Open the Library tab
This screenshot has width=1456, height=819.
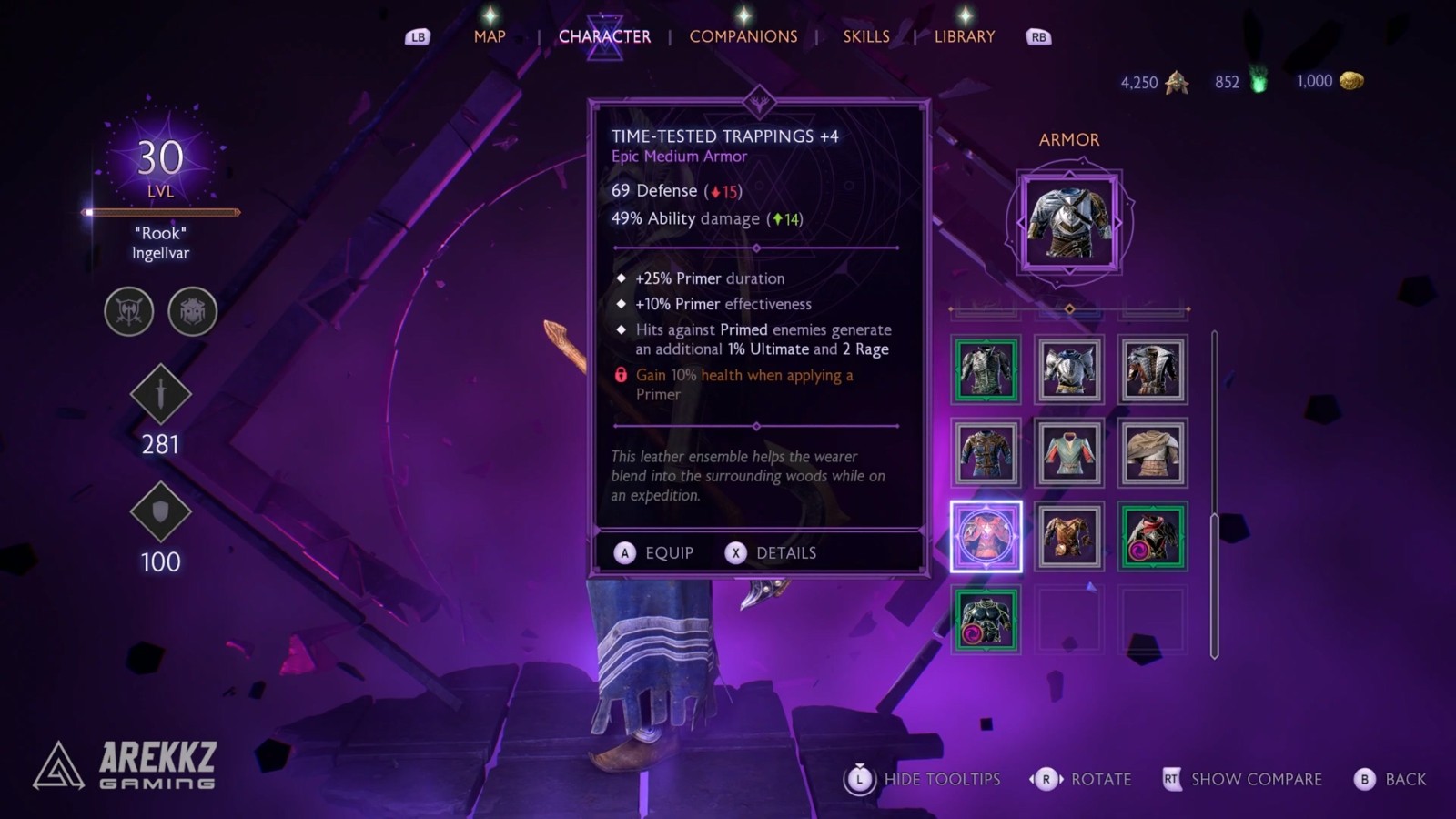click(964, 36)
